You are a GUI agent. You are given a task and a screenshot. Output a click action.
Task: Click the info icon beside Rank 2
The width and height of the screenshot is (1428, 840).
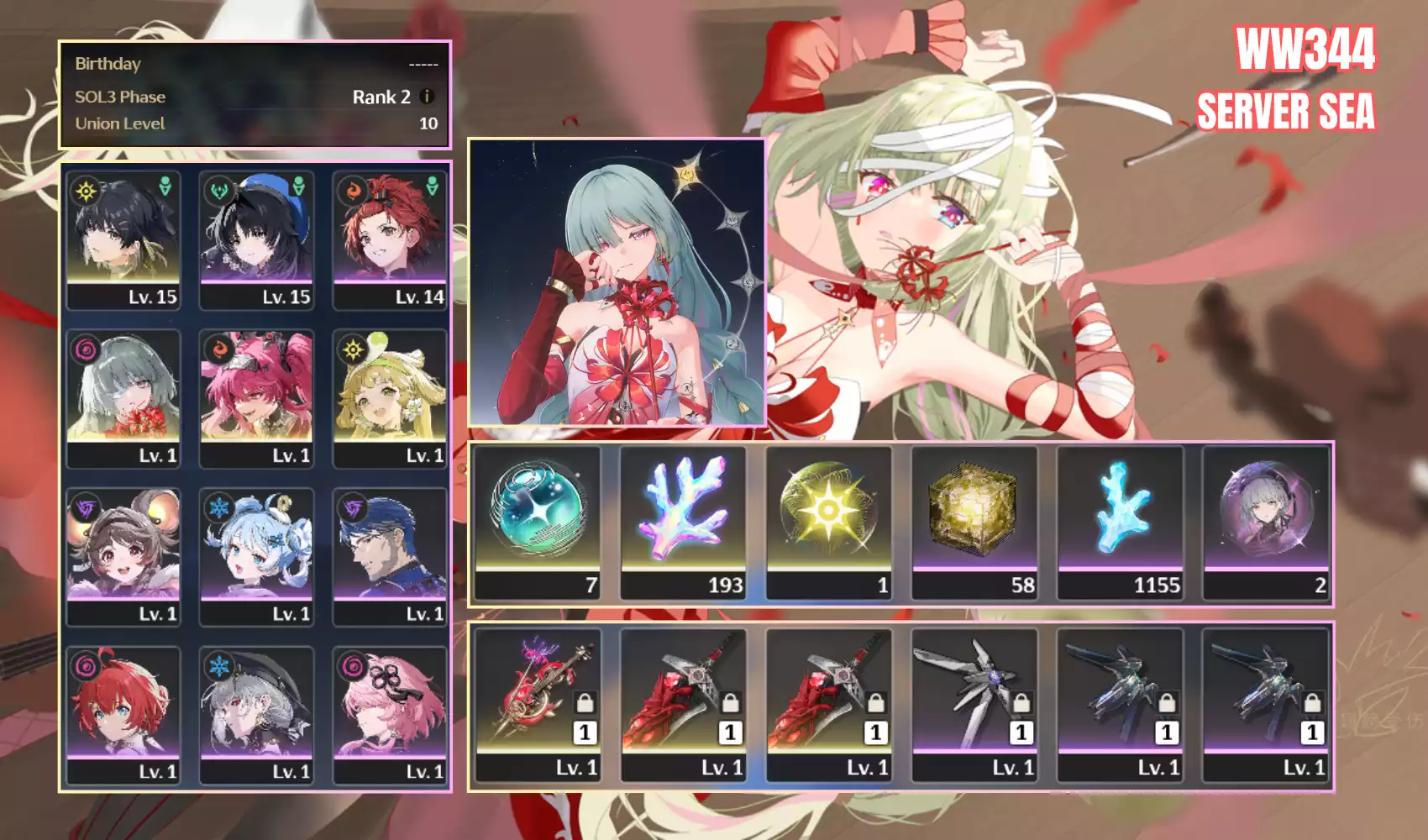[427, 97]
